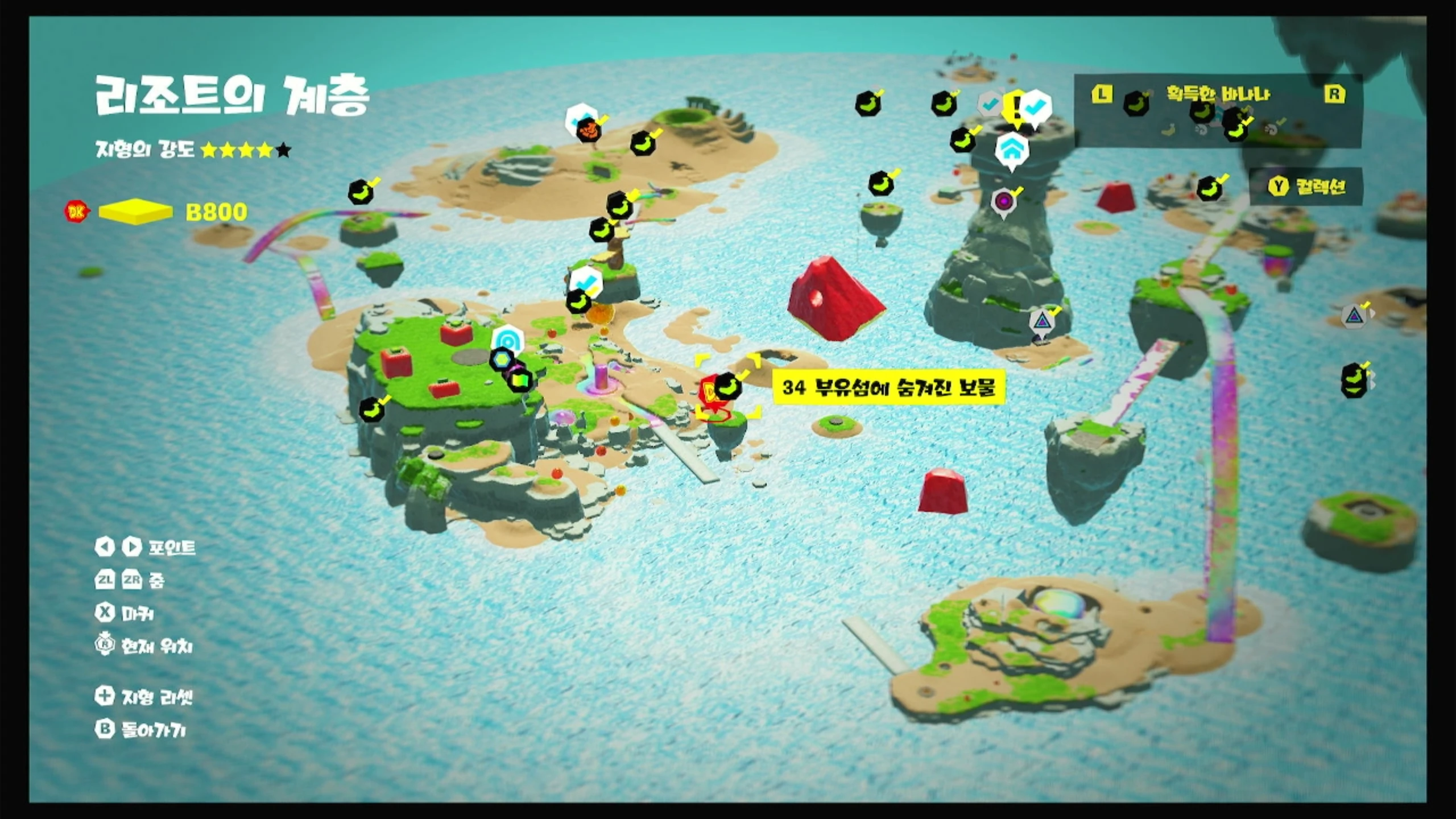Screen dimensions: 1456x819
Task: Click the blue arch marker on the grassy plateau
Action: pos(506,340)
